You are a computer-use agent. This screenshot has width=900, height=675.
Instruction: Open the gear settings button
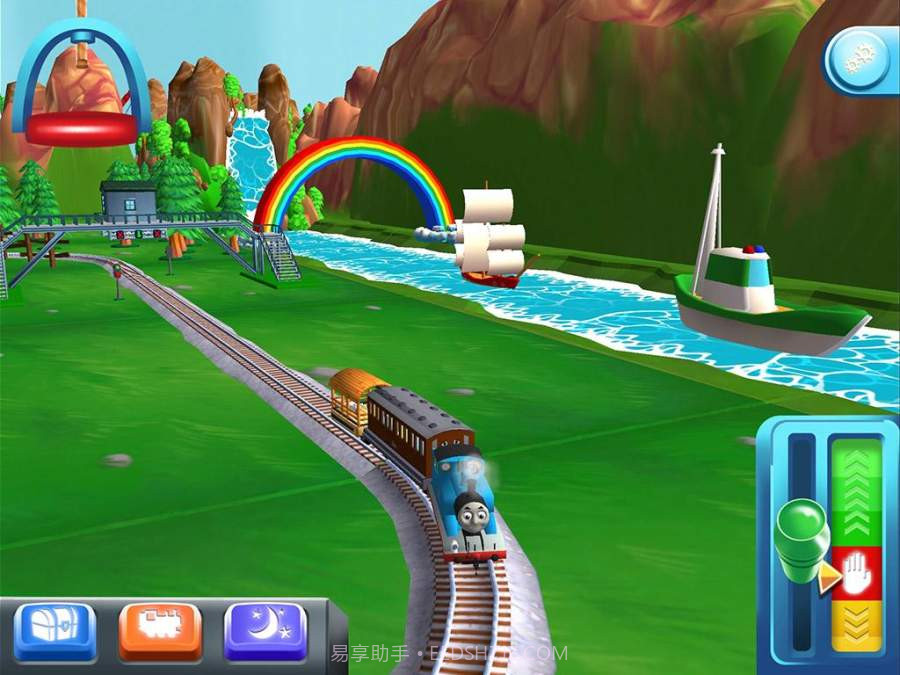(860, 62)
